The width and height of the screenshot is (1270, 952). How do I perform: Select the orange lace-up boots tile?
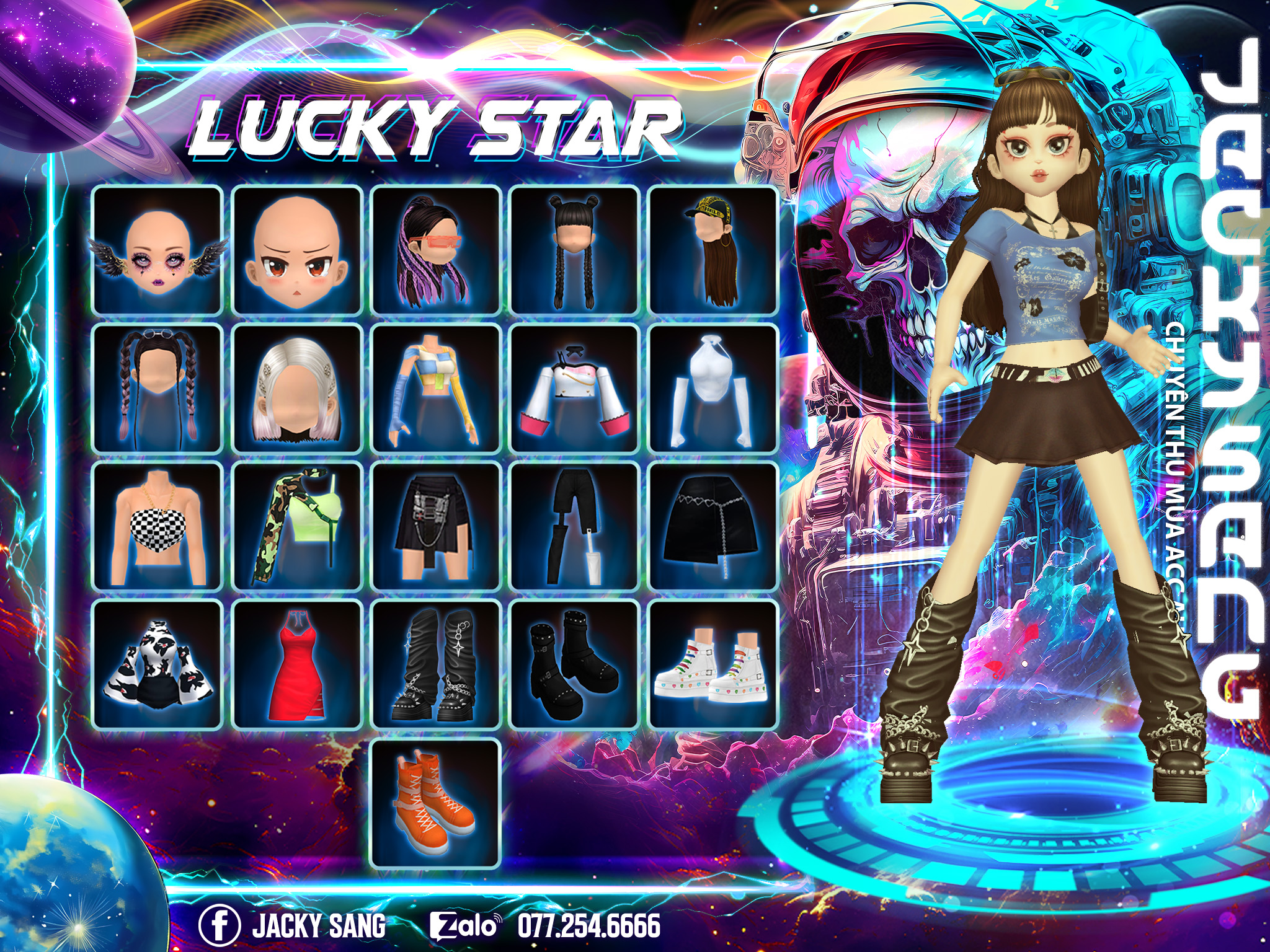436,803
